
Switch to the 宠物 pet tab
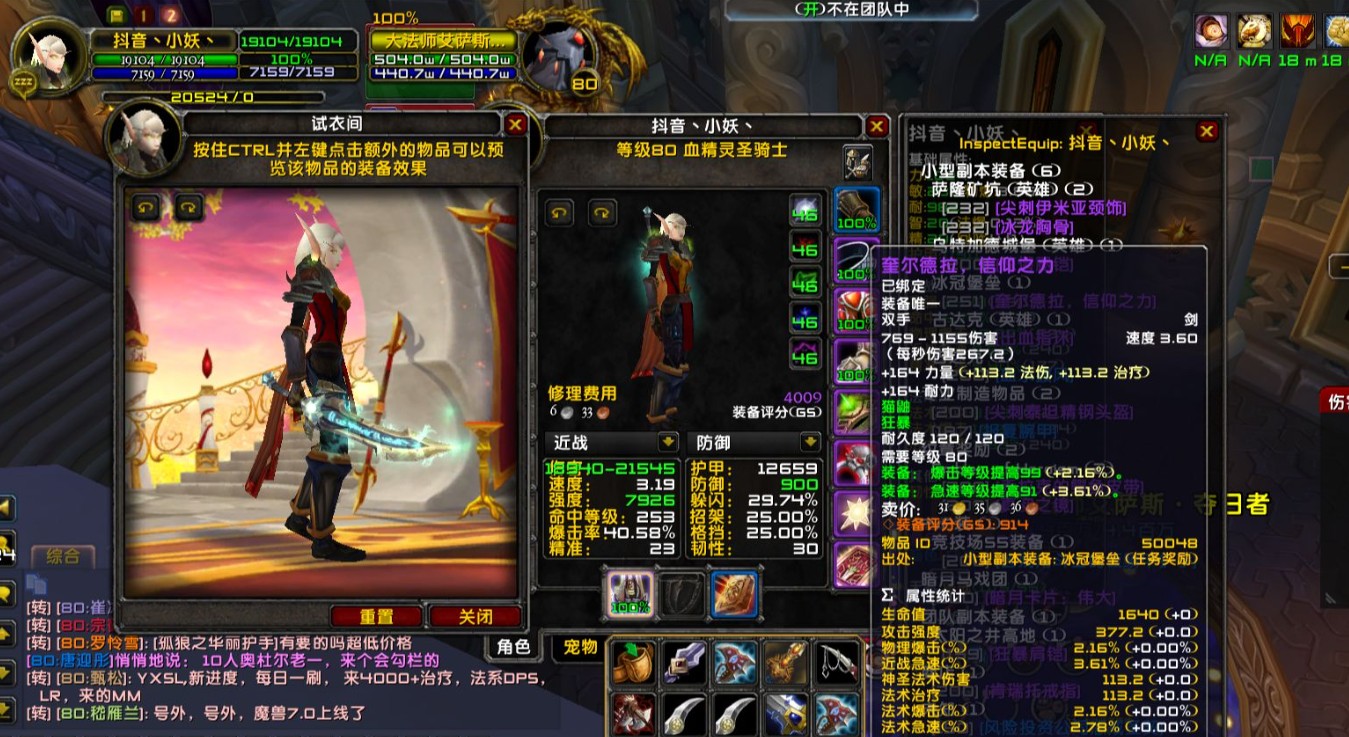tap(580, 647)
